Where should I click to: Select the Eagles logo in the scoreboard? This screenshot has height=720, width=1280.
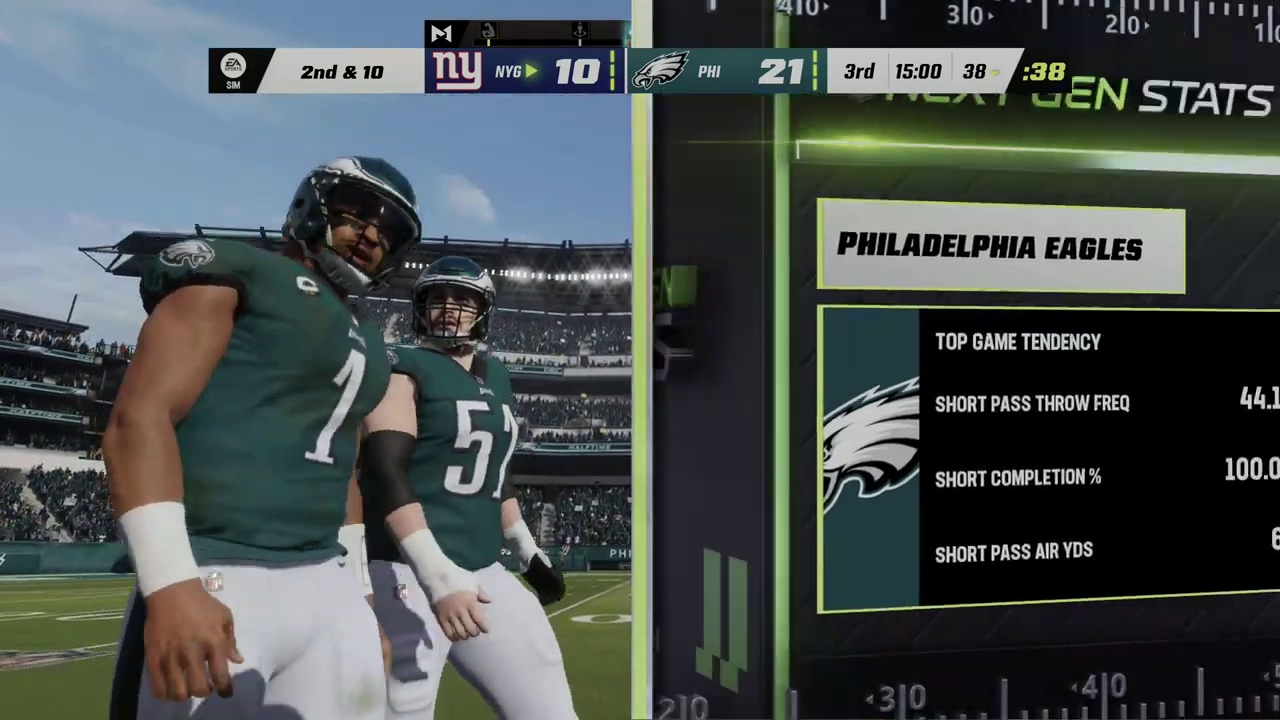661,70
